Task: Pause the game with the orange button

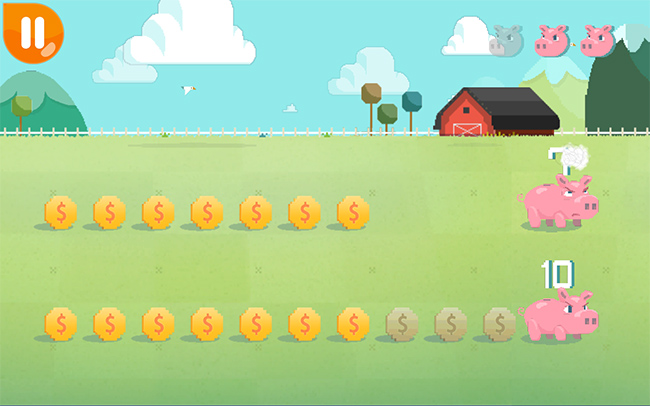Action: click(x=31, y=29)
